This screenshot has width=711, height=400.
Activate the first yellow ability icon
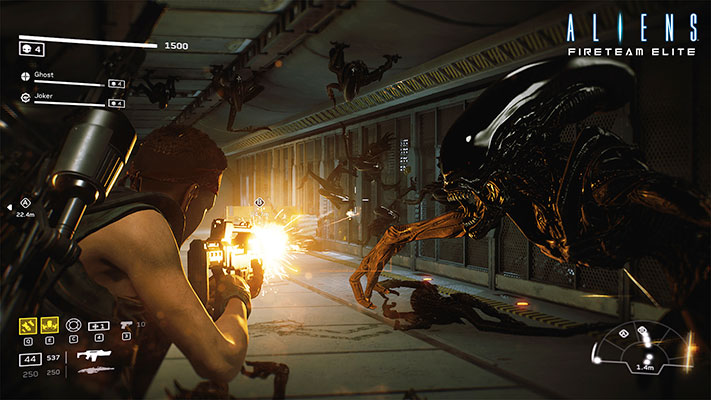pyautogui.click(x=28, y=325)
